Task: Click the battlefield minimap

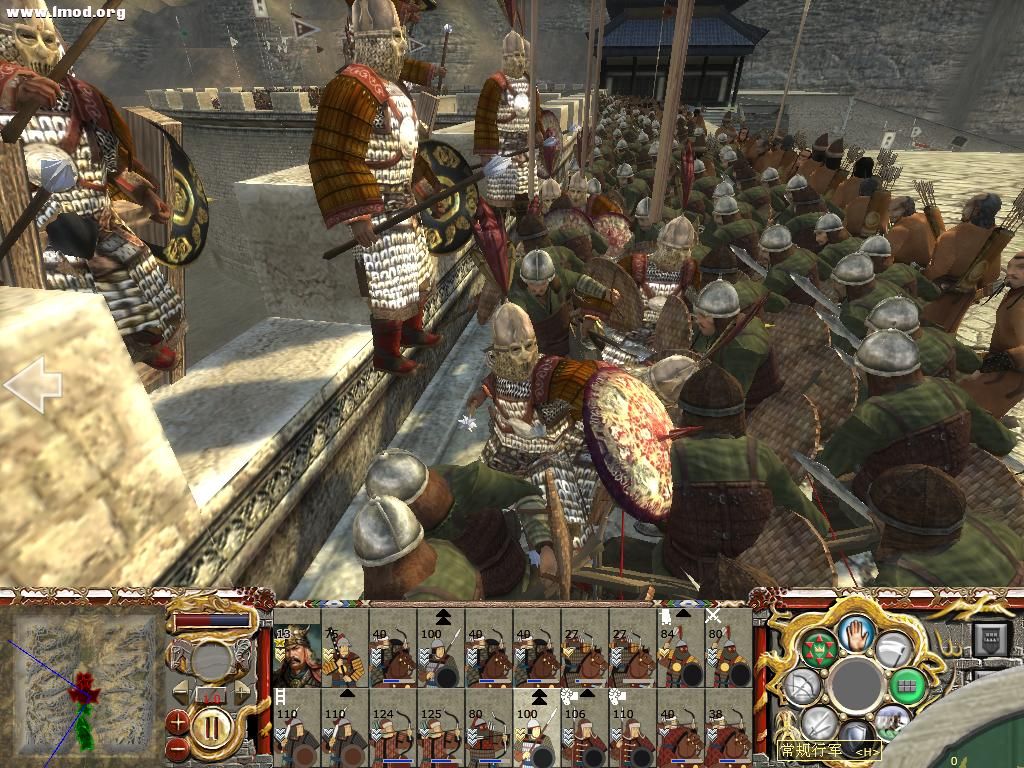Action: click(85, 682)
